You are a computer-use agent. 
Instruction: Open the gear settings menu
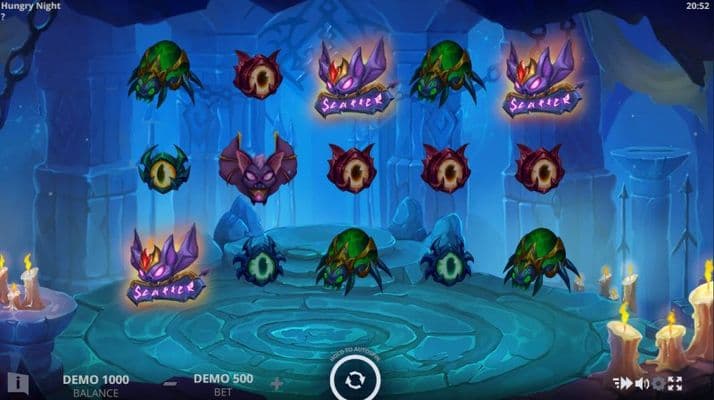coord(658,383)
